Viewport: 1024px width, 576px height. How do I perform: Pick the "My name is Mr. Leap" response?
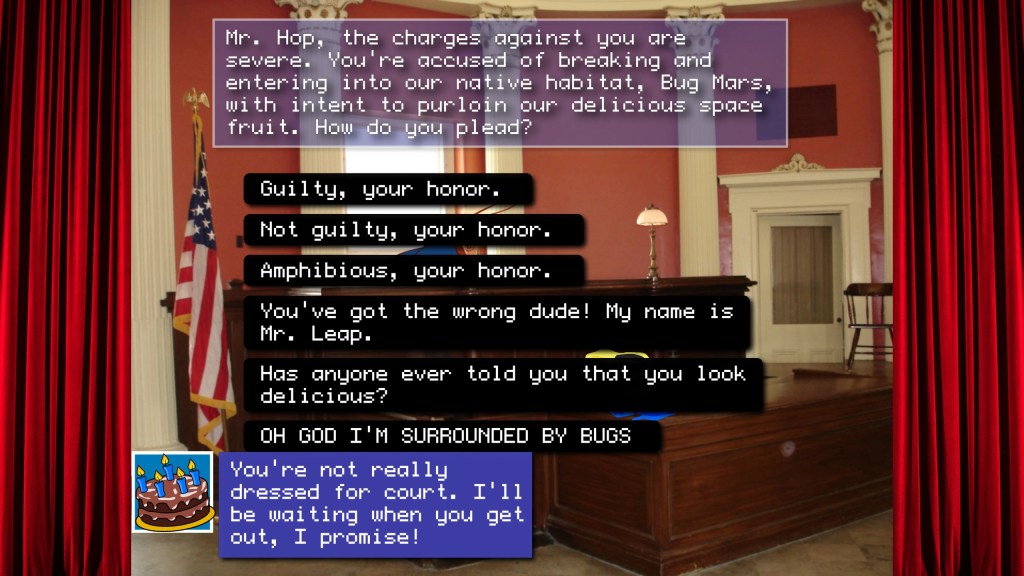click(x=496, y=322)
